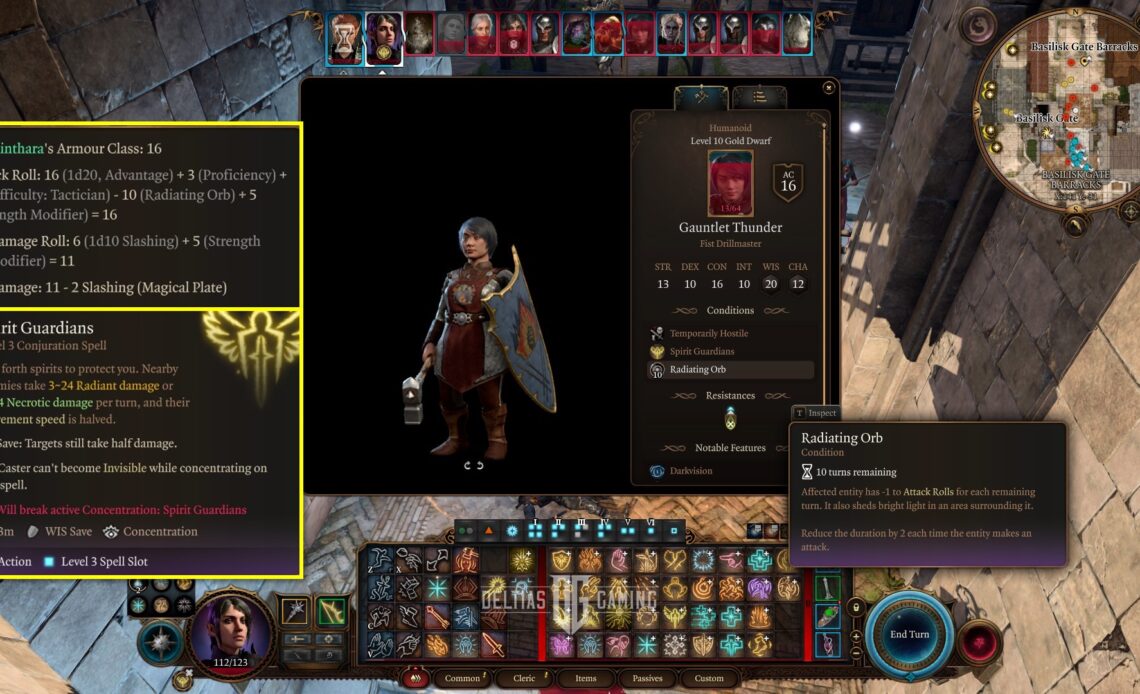Open the Cleric hotbar tab
The width and height of the screenshot is (1140, 694).
(525, 678)
